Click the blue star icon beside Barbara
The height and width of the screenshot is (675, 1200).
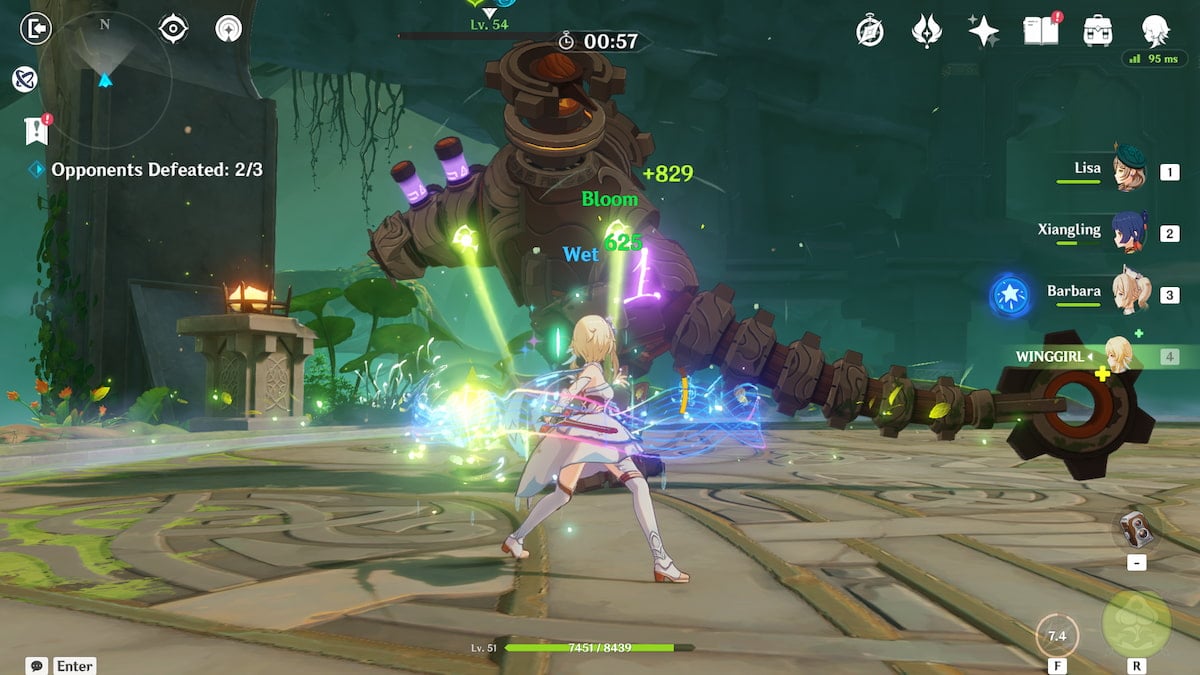click(1009, 297)
